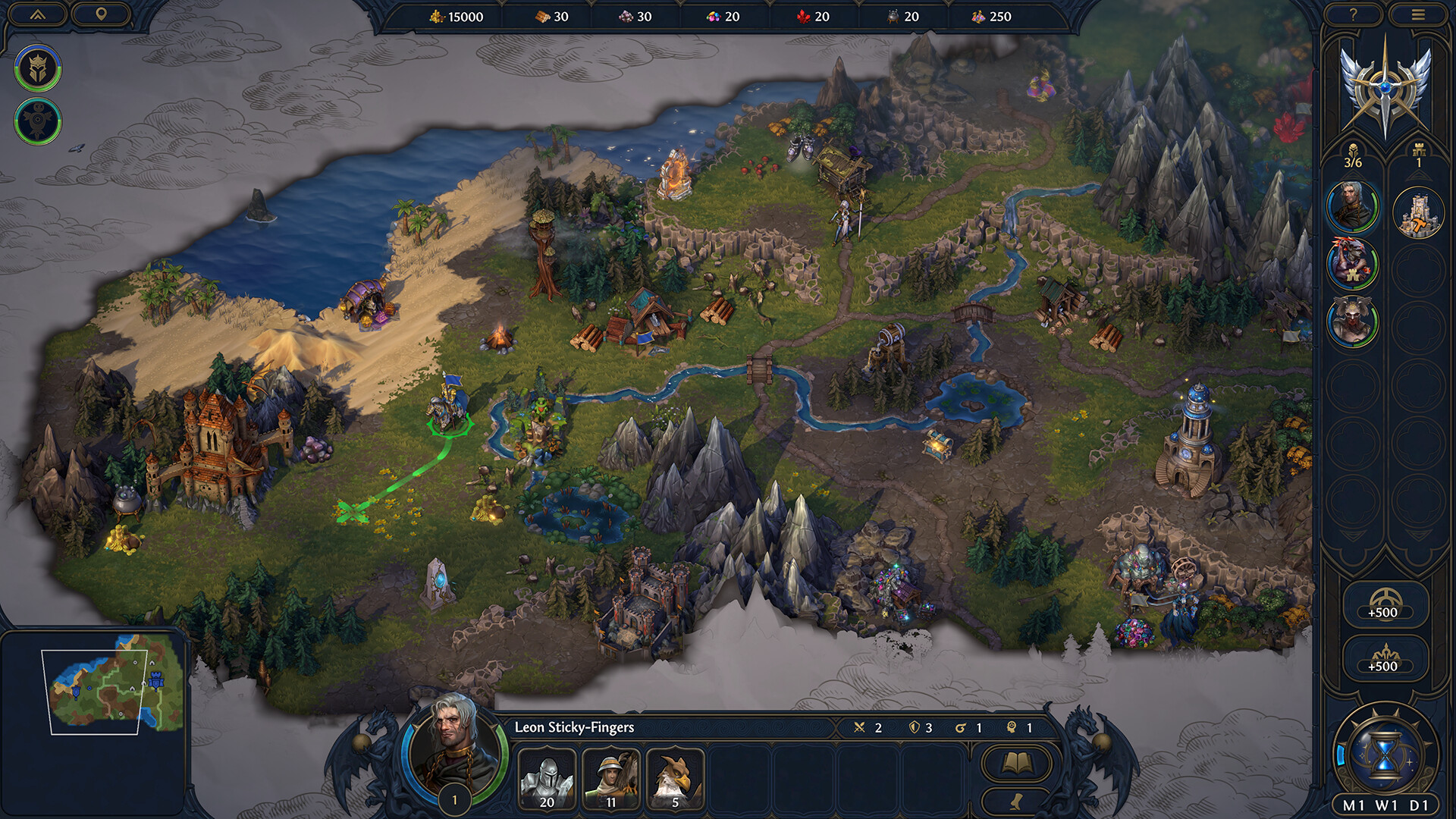Click the upward chevron button
Image resolution: width=1456 pixels, height=819 pixels.
coord(37,14)
